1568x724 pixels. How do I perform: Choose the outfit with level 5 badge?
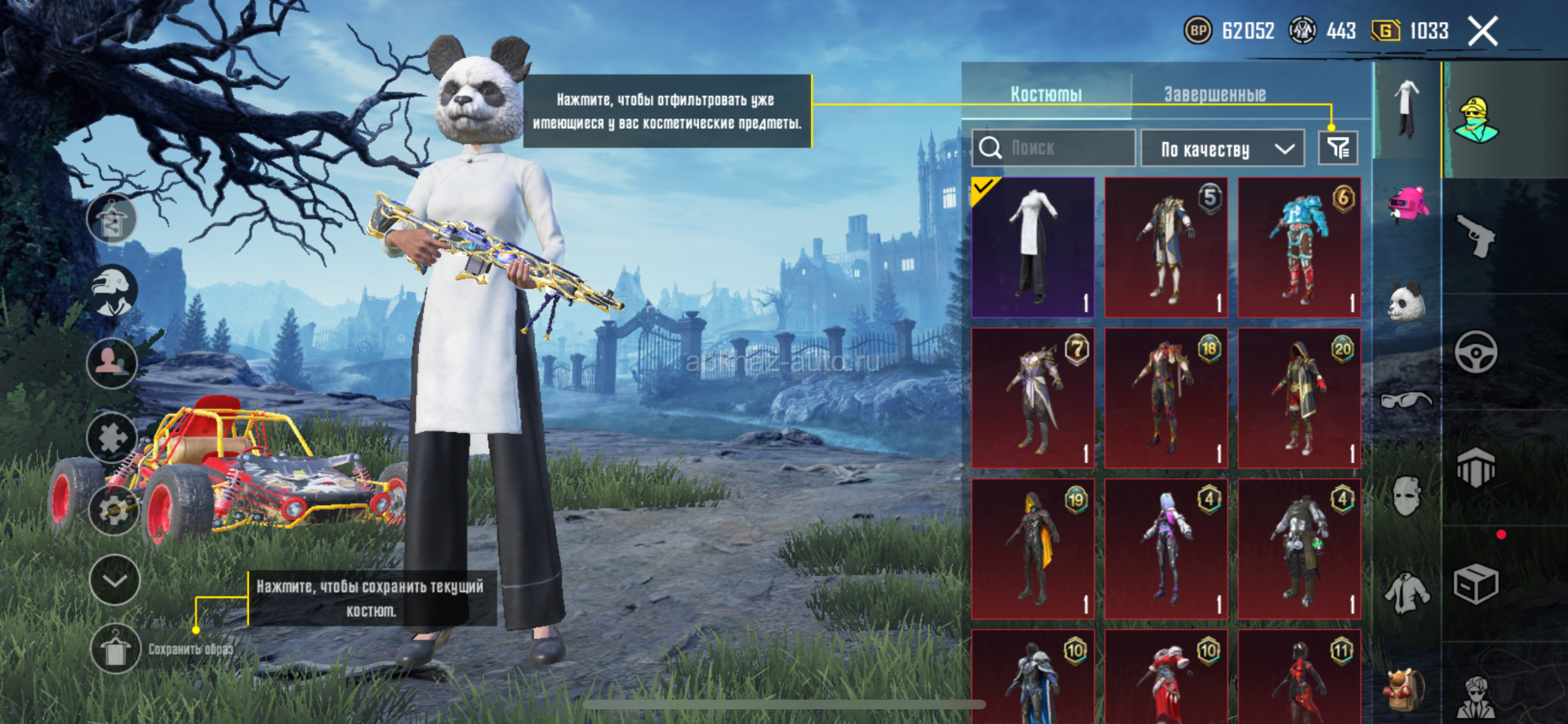pos(1166,247)
